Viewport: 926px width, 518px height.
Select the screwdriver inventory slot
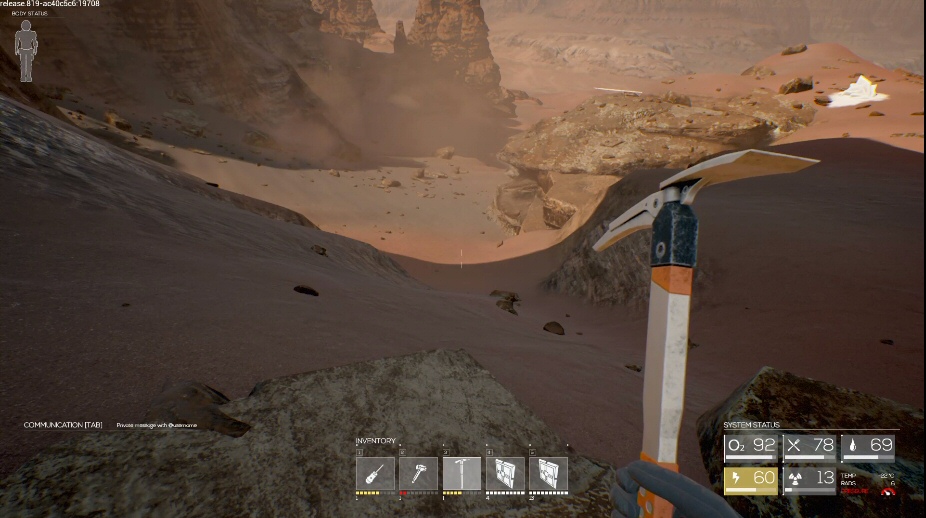375,473
